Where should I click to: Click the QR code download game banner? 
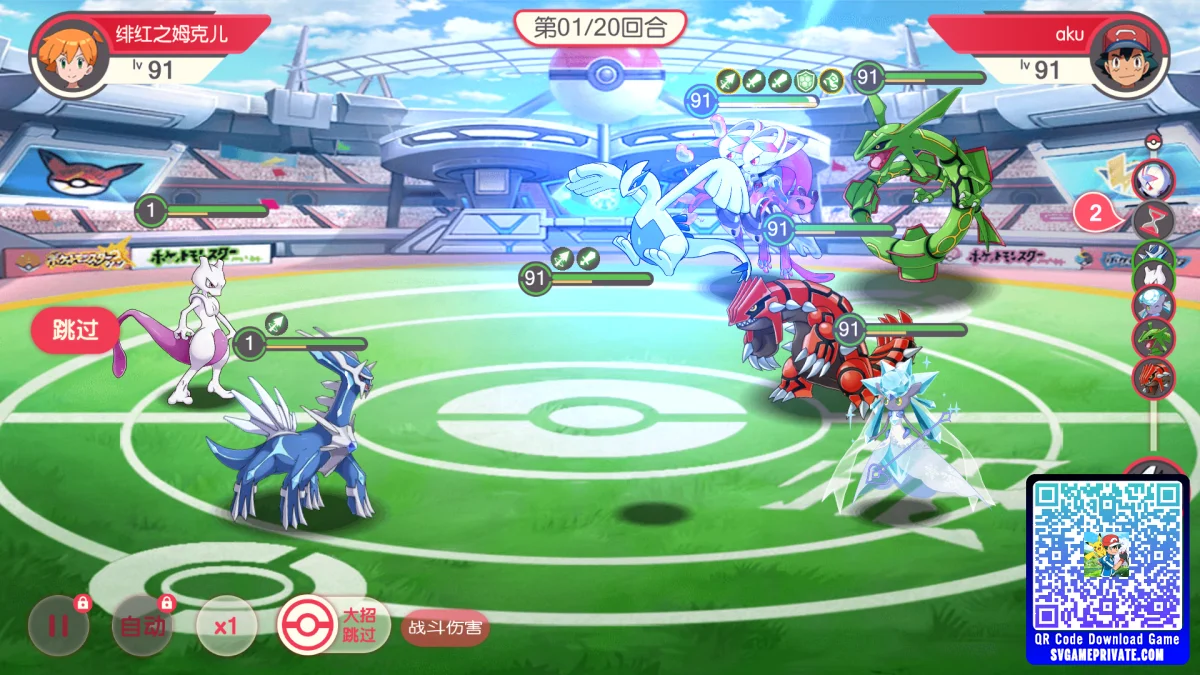[1108, 570]
